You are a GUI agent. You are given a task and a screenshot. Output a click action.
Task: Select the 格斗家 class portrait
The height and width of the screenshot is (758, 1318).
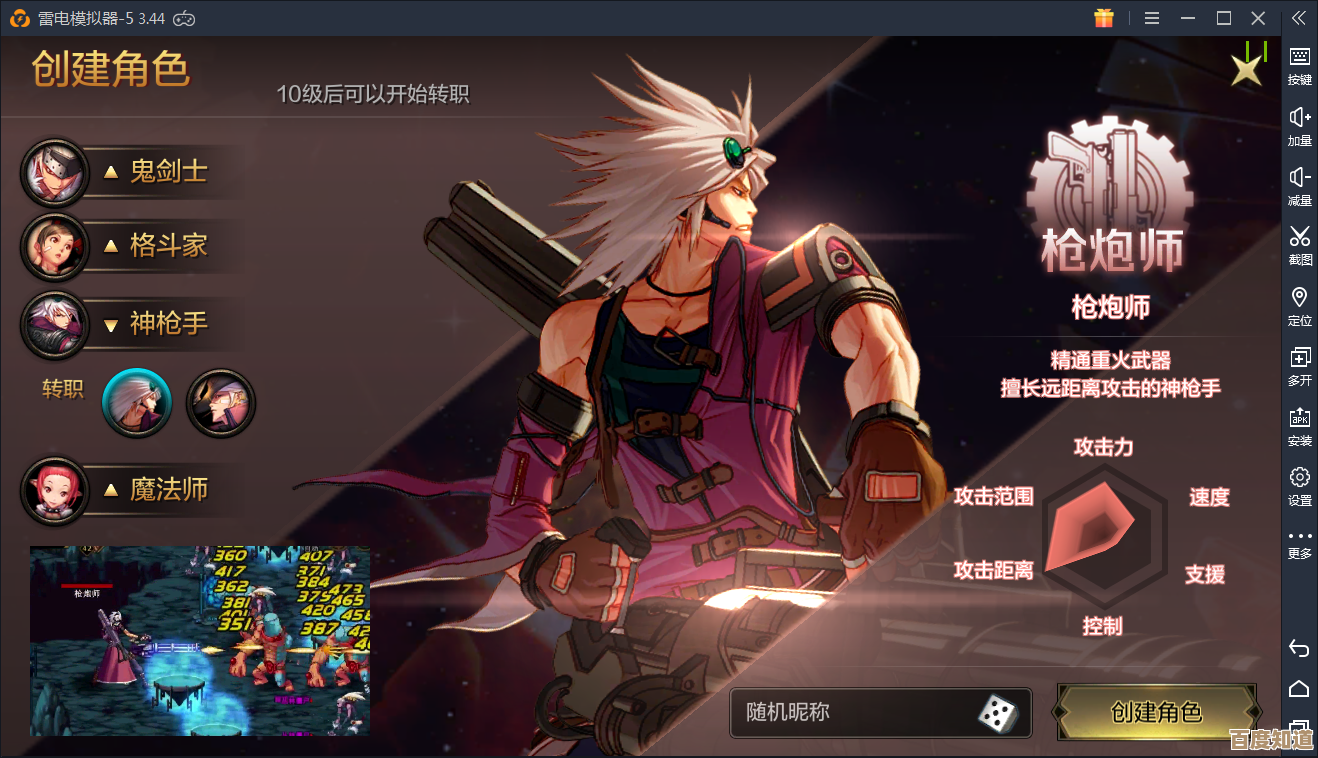[55, 248]
